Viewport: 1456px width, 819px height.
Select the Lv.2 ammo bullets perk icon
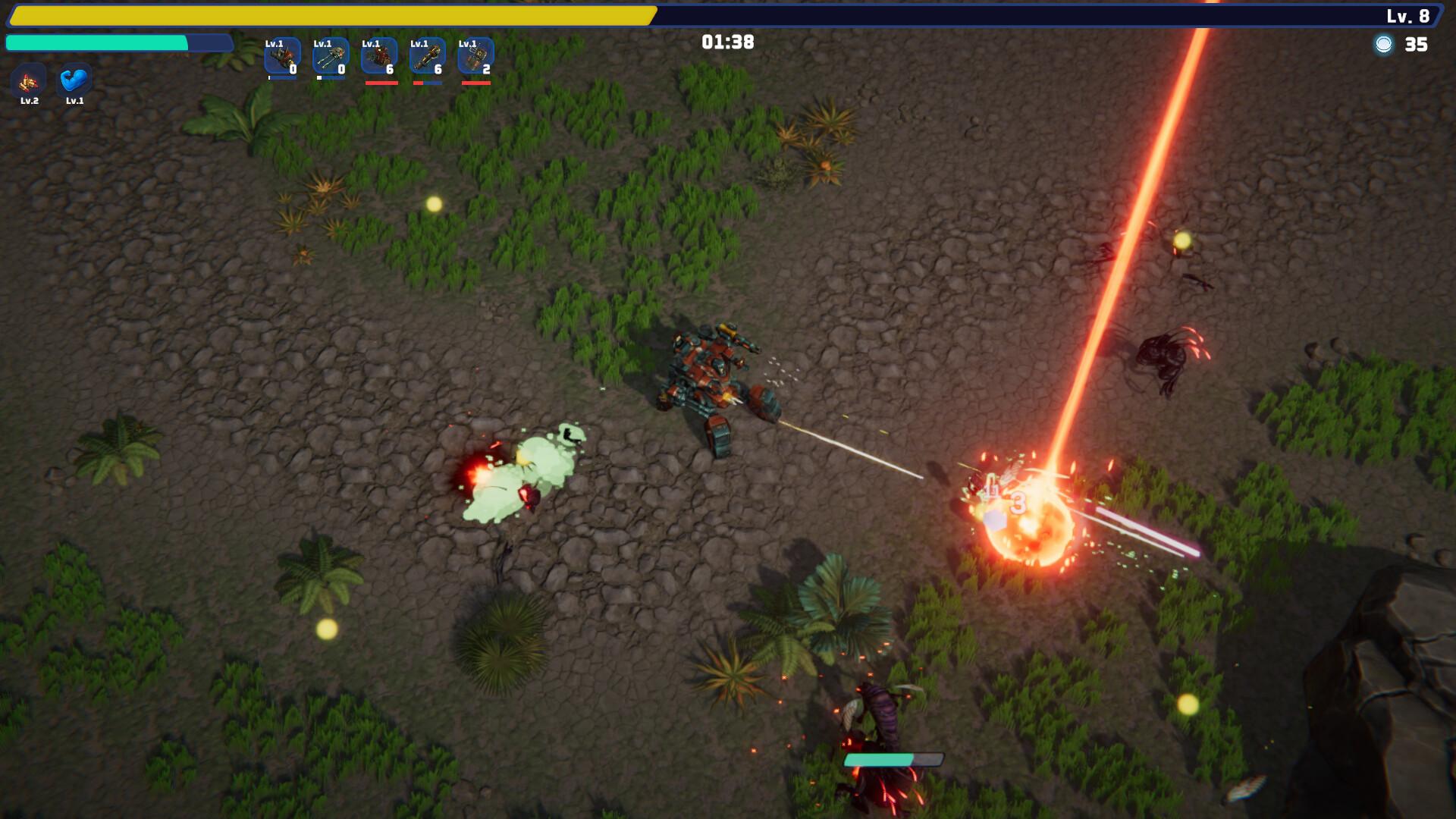coord(29,80)
